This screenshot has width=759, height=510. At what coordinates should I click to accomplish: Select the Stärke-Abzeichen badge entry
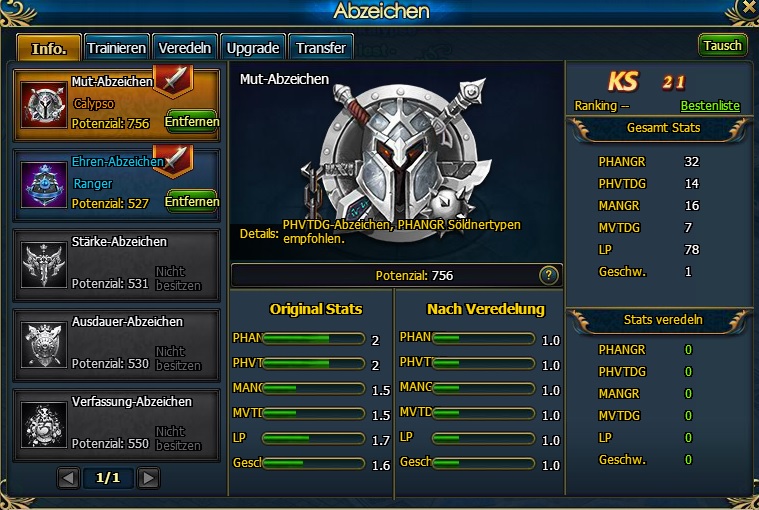pyautogui.click(x=117, y=262)
